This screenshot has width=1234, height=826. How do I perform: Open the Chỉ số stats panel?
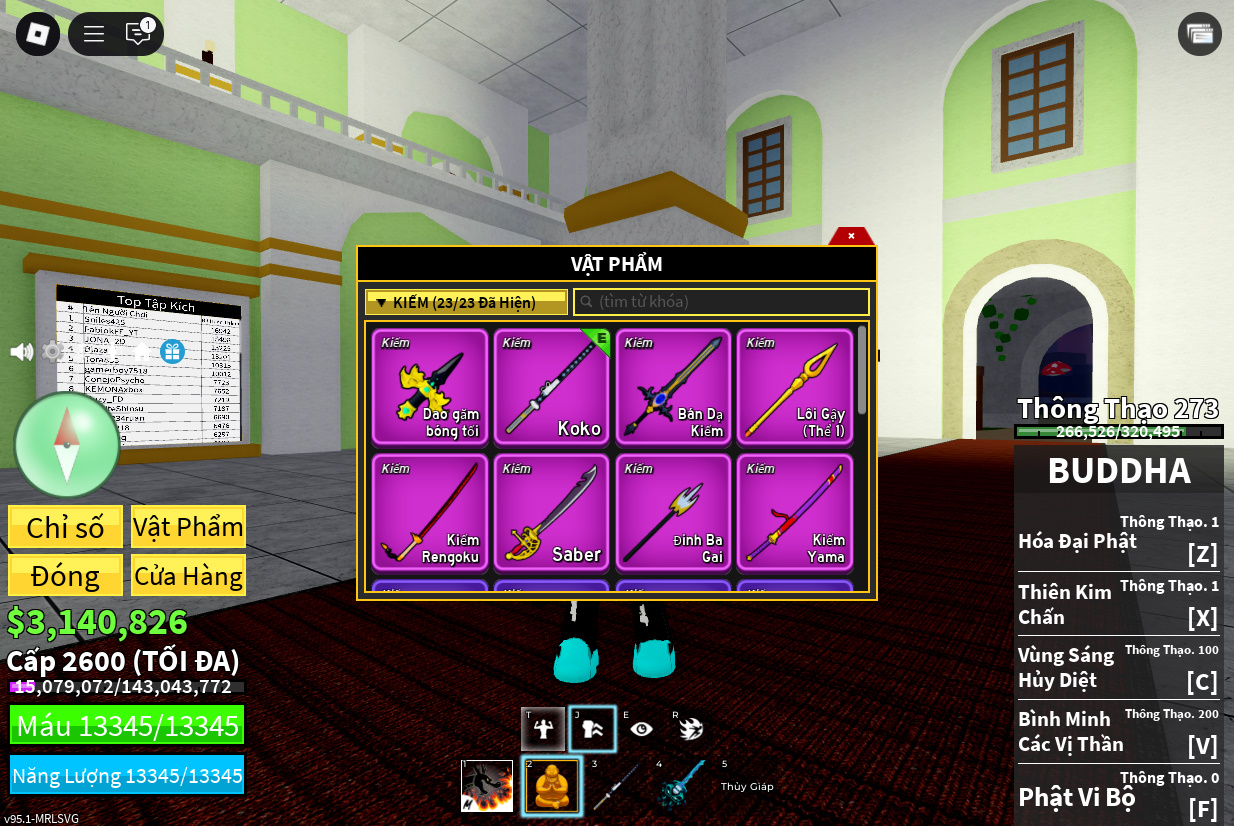(66, 527)
